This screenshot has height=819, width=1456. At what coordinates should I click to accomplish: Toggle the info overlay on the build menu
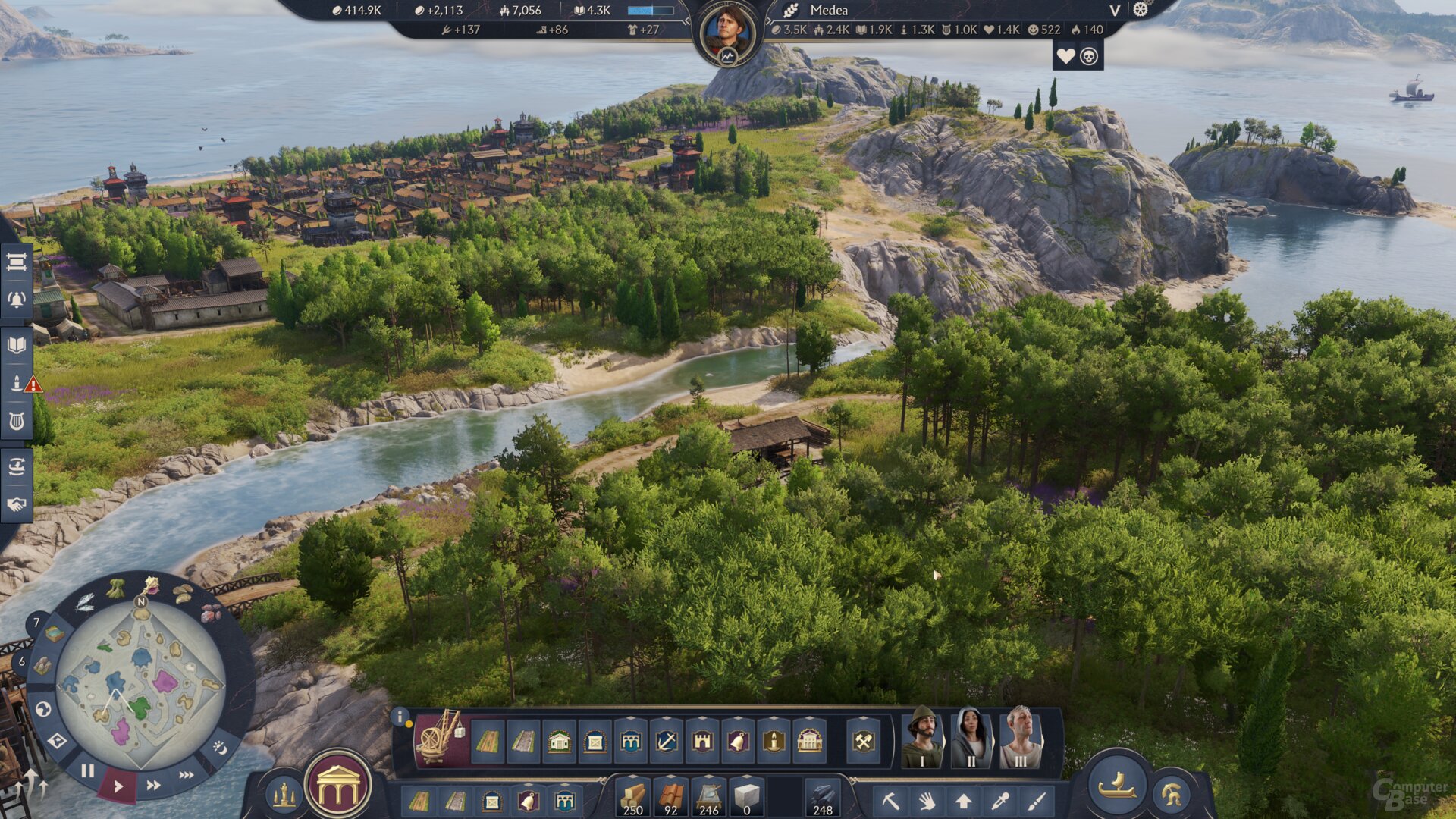tap(400, 716)
